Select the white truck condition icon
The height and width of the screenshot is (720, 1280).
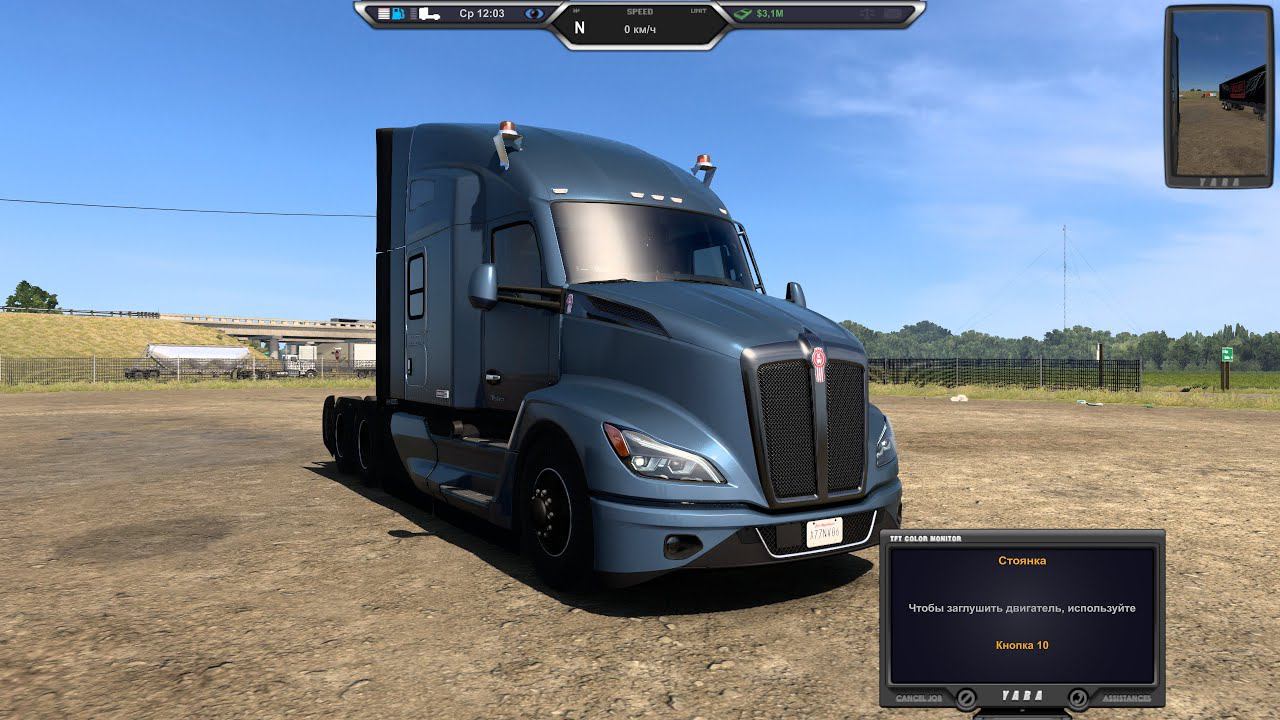coord(429,14)
